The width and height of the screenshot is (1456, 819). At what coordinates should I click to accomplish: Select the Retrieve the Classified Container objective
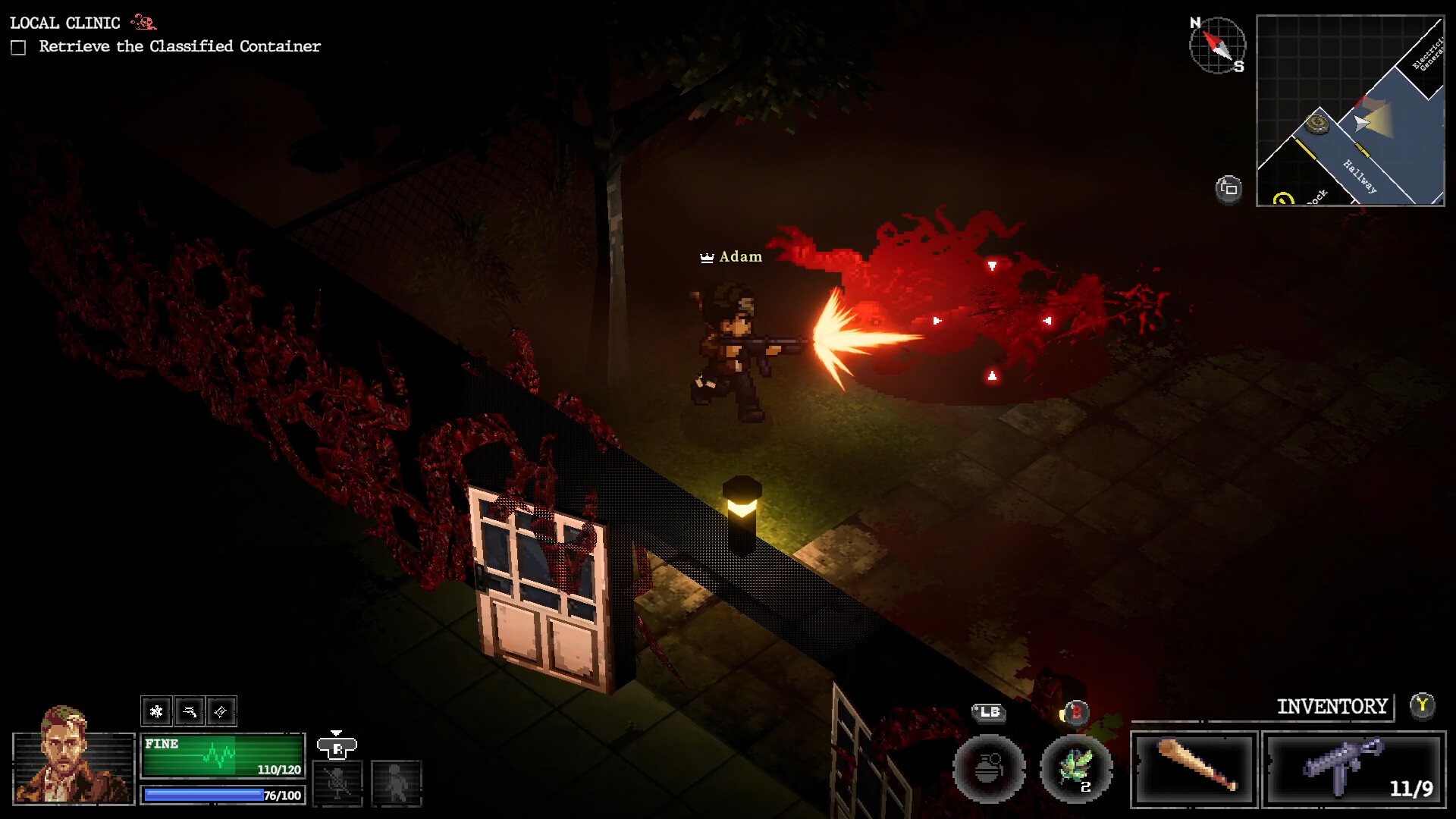click(x=180, y=47)
